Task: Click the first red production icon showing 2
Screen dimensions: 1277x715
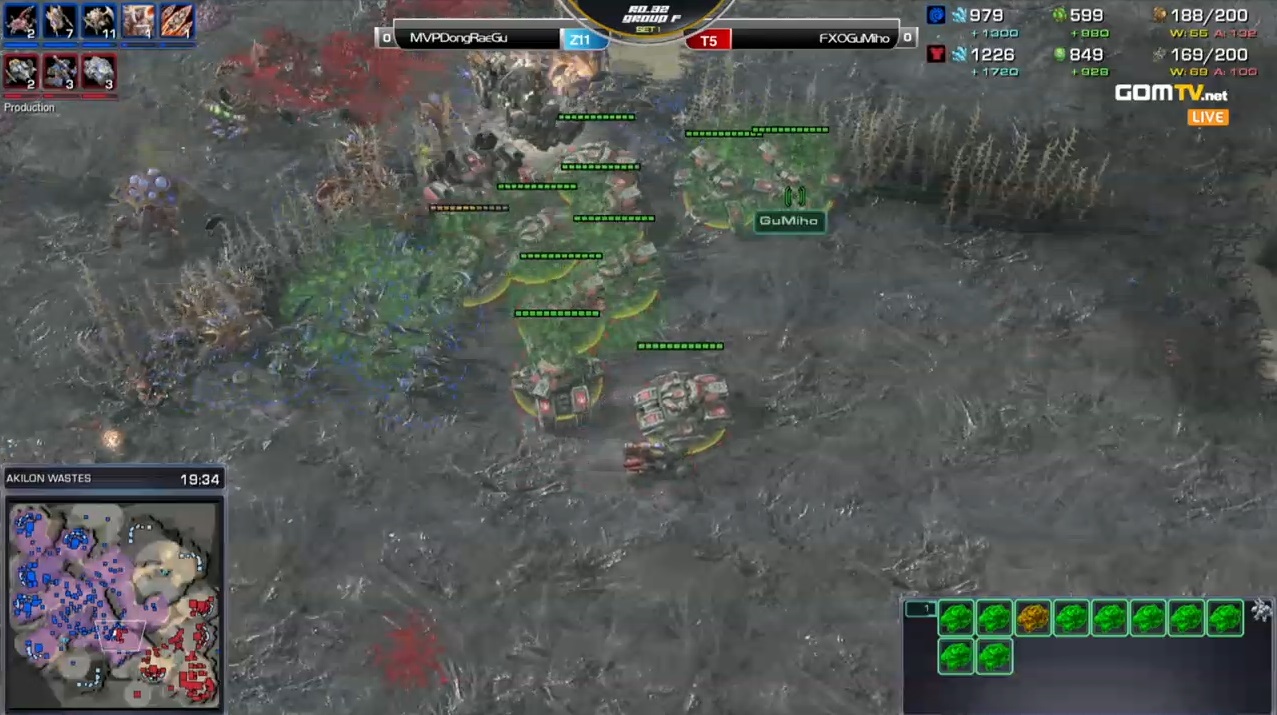Action: click(21, 73)
